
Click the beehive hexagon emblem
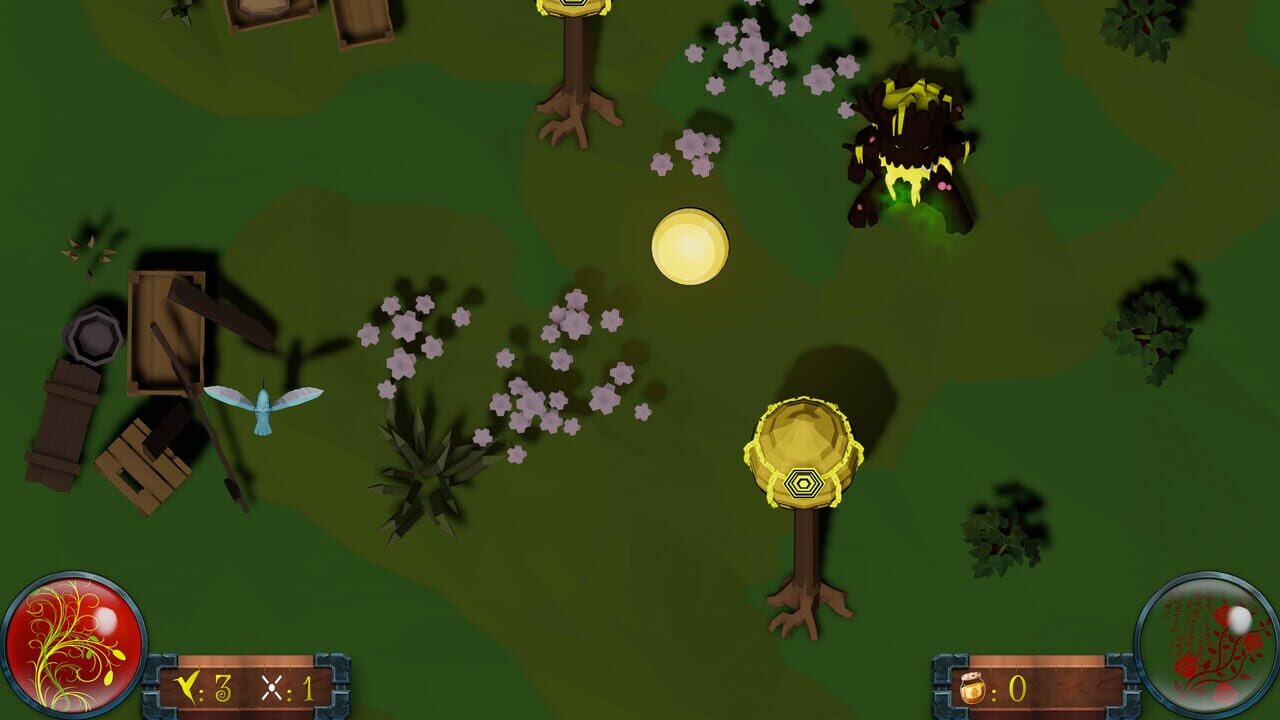803,482
